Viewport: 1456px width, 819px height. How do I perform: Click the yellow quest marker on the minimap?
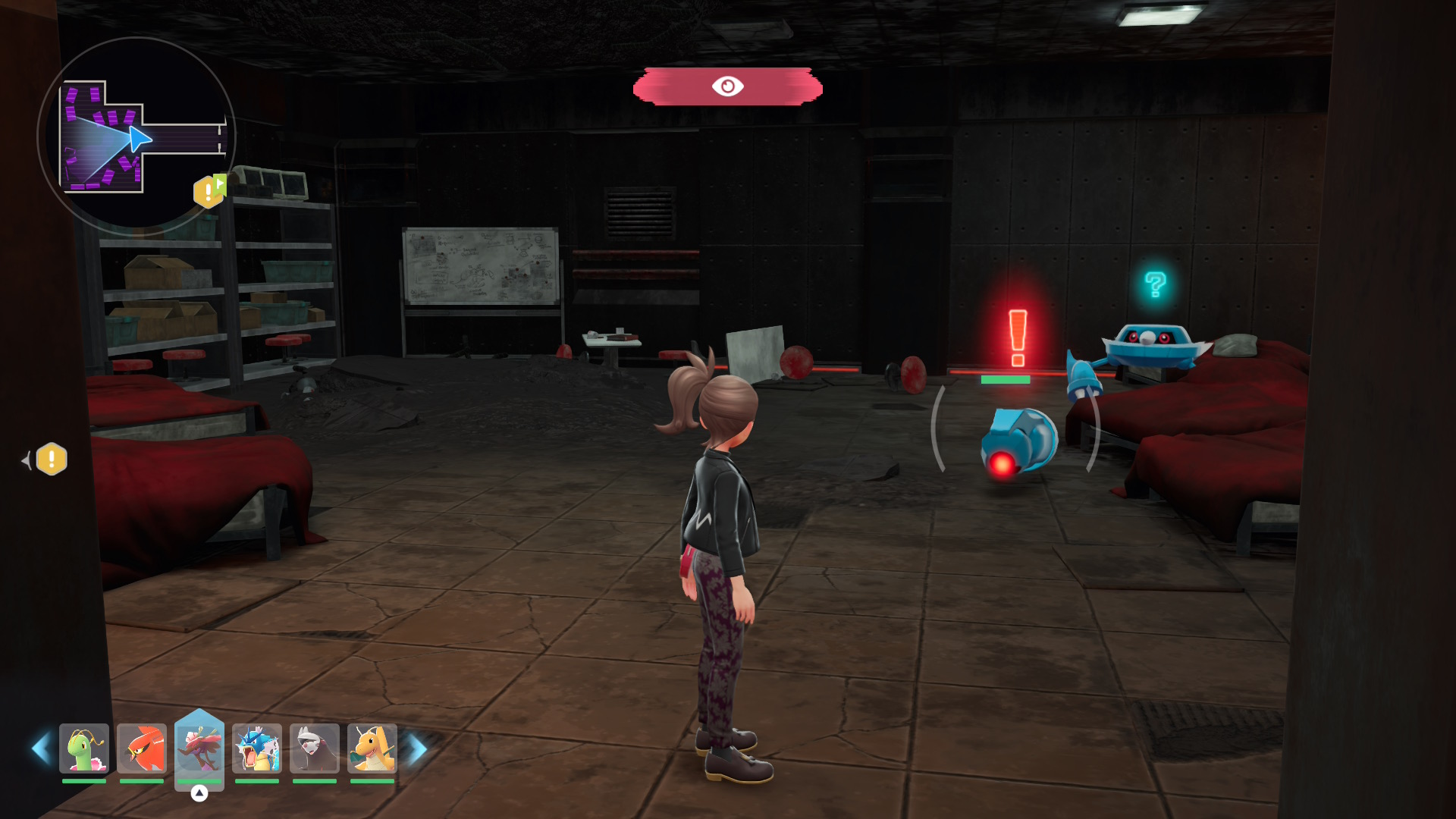(x=209, y=192)
